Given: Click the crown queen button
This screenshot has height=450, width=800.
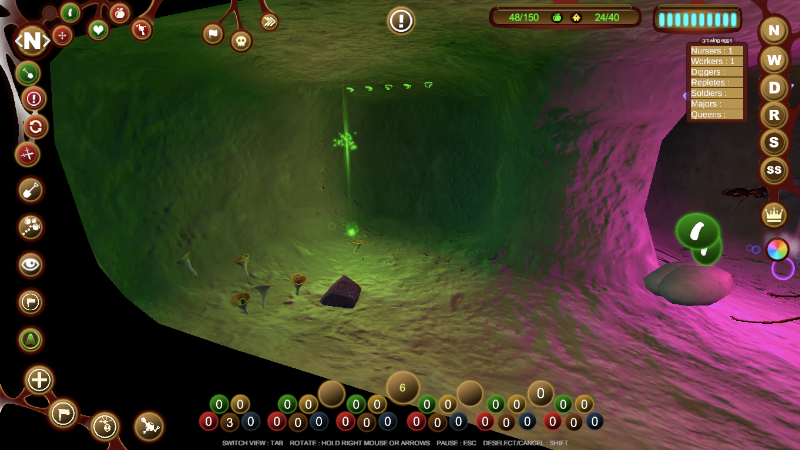Looking at the screenshot, I should pyautogui.click(x=774, y=214).
